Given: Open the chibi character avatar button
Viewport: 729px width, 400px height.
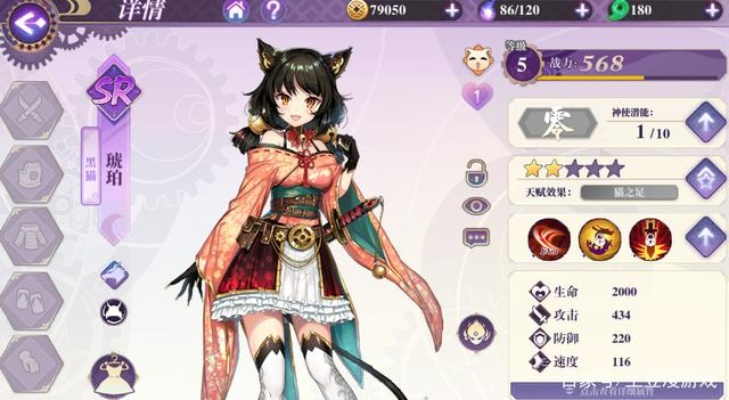Looking at the screenshot, I should 476,331.
